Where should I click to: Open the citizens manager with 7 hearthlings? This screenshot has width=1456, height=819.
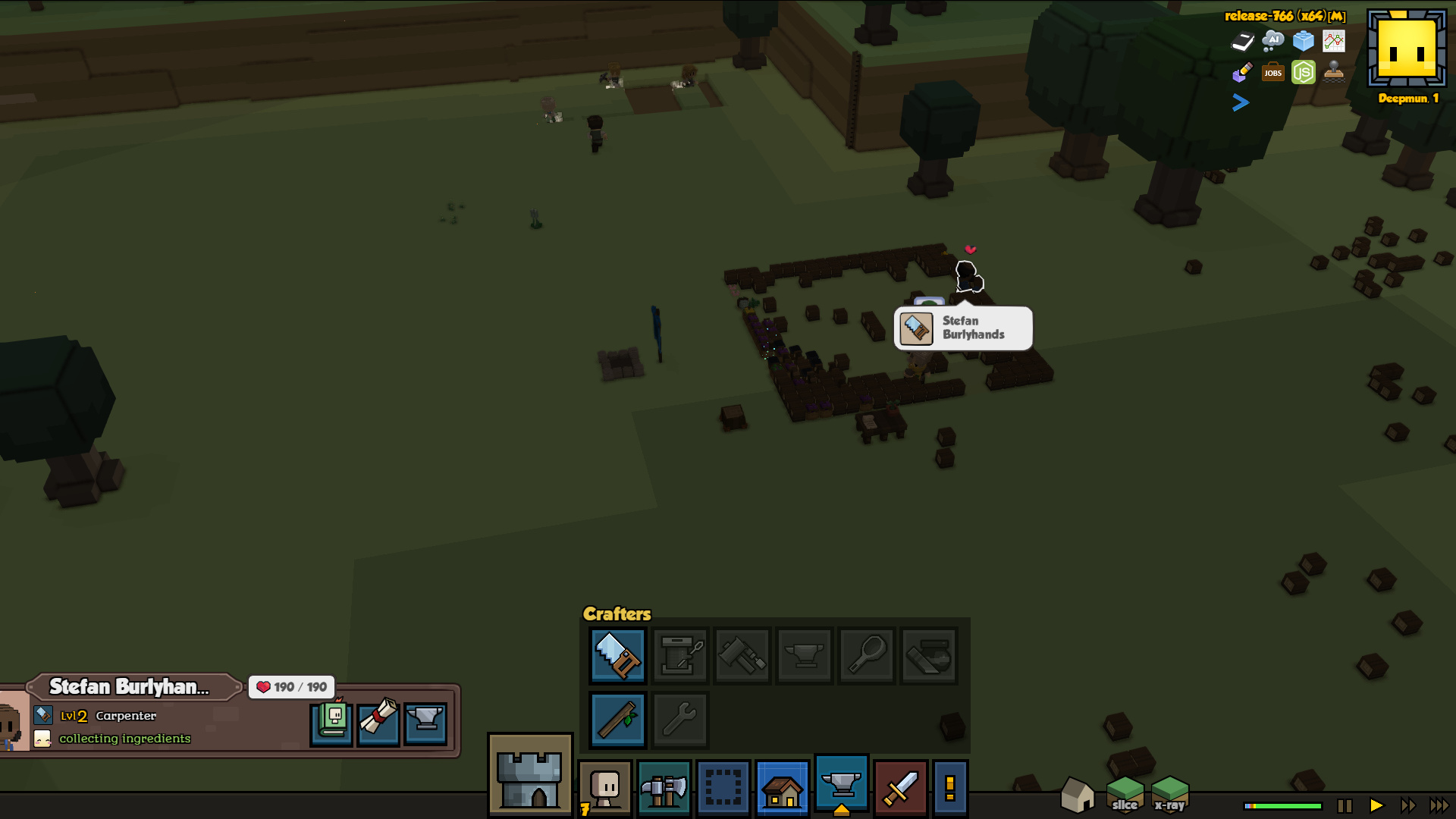pos(605,789)
